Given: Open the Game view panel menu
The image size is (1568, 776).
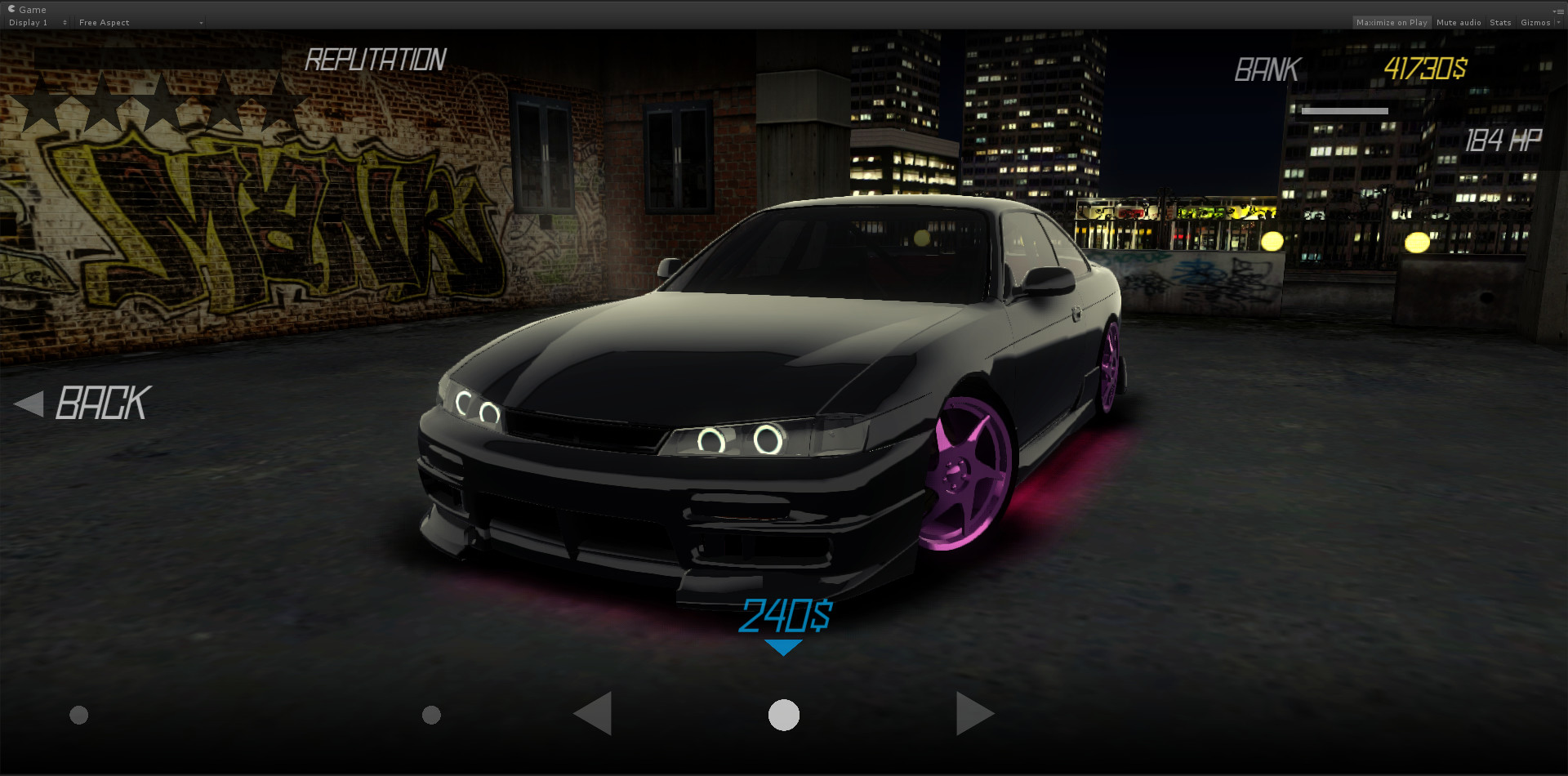Looking at the screenshot, I should [1561, 11].
